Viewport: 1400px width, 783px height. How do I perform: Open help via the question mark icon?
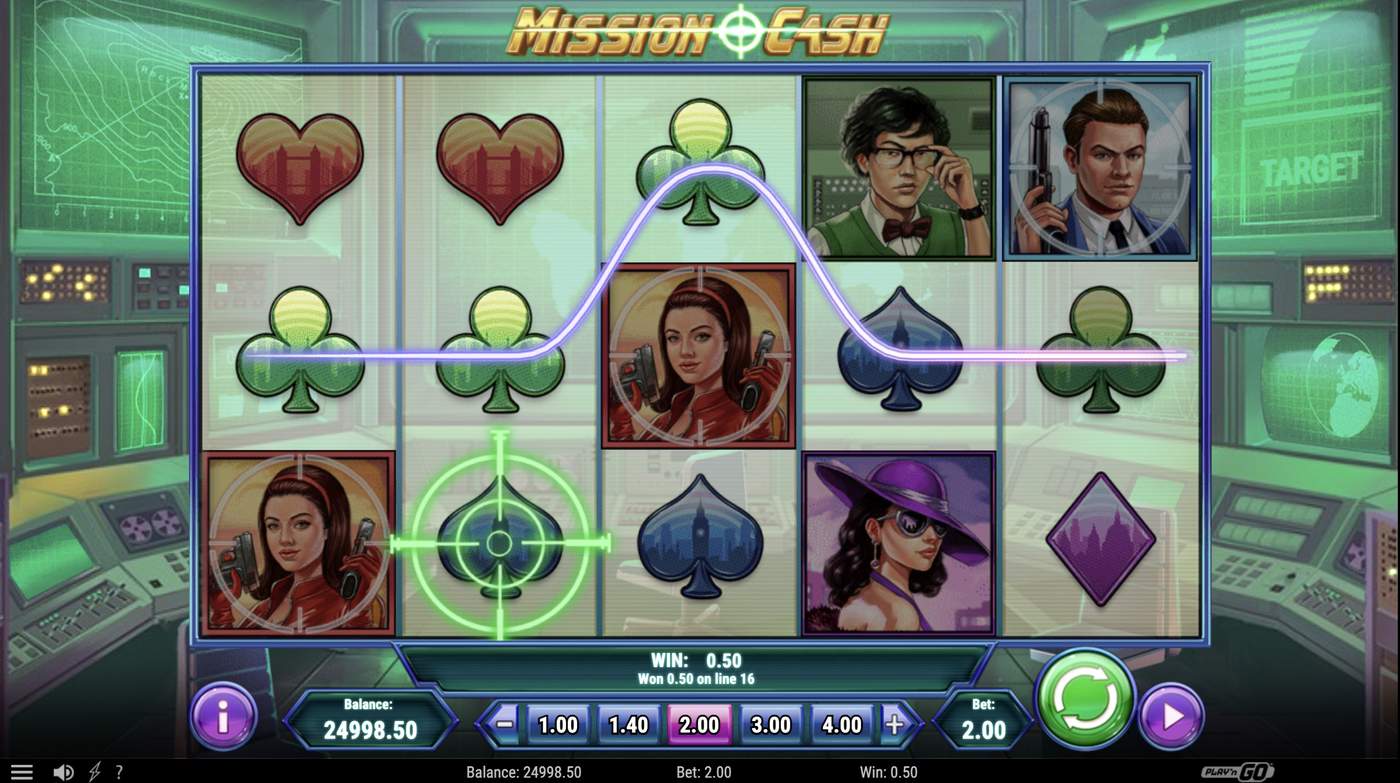[119, 771]
